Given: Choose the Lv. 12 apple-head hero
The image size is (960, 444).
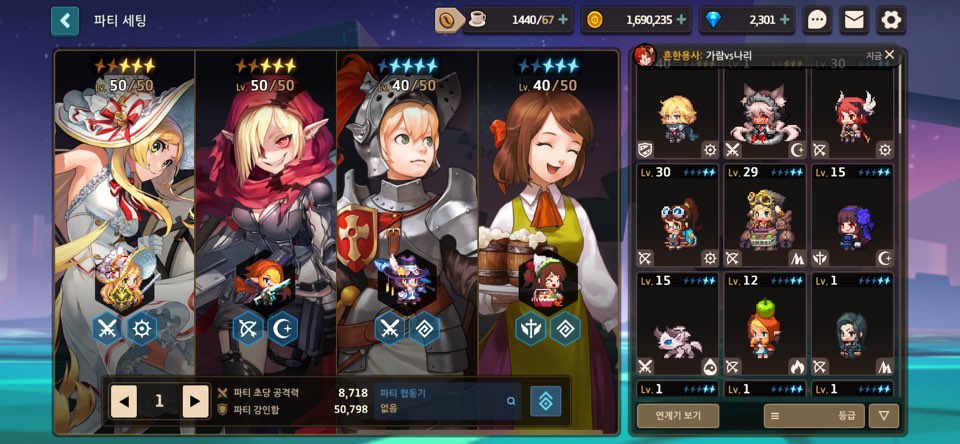Looking at the screenshot, I should pos(767,325).
